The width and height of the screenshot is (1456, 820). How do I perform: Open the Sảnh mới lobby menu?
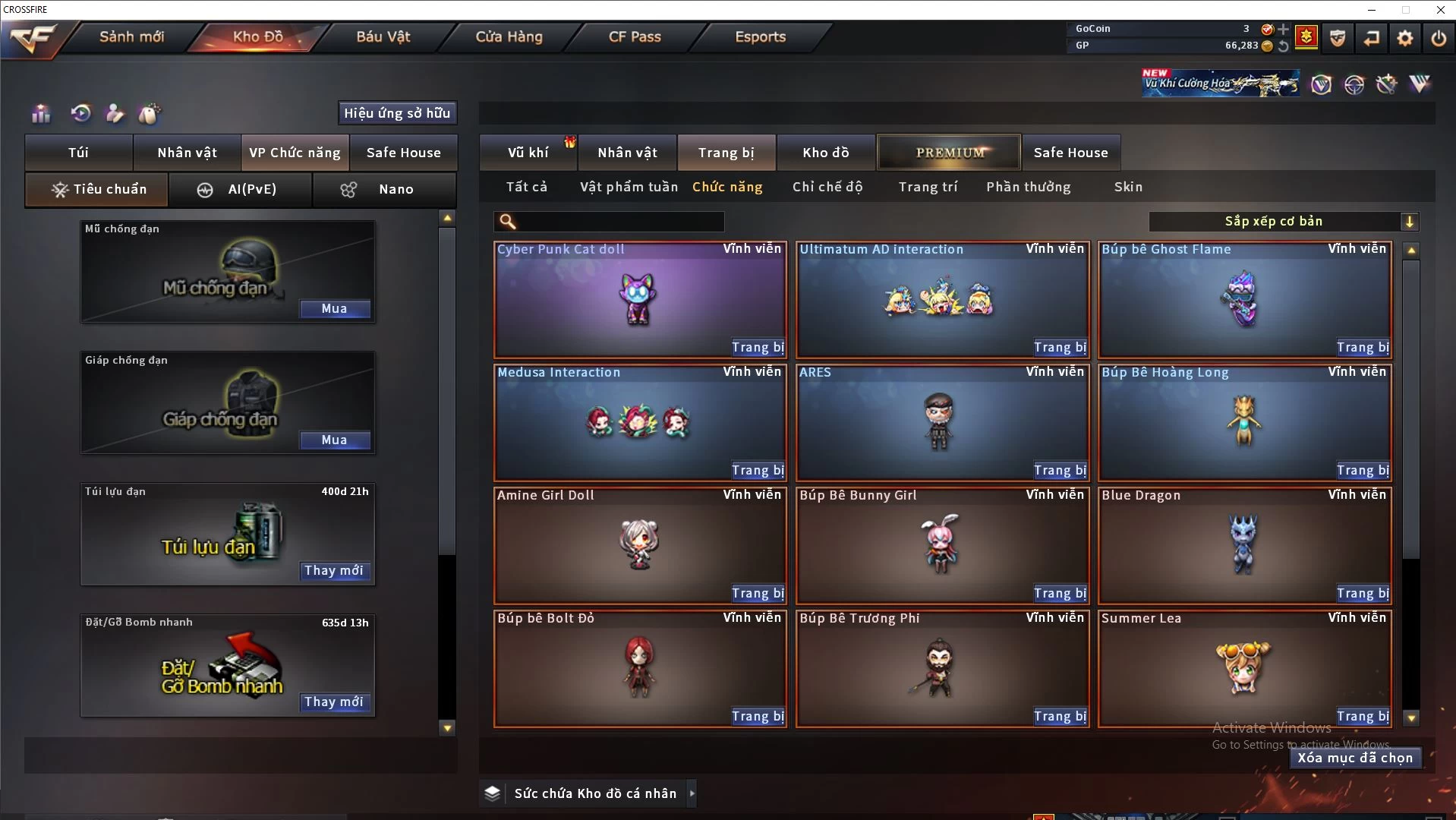pos(131,36)
